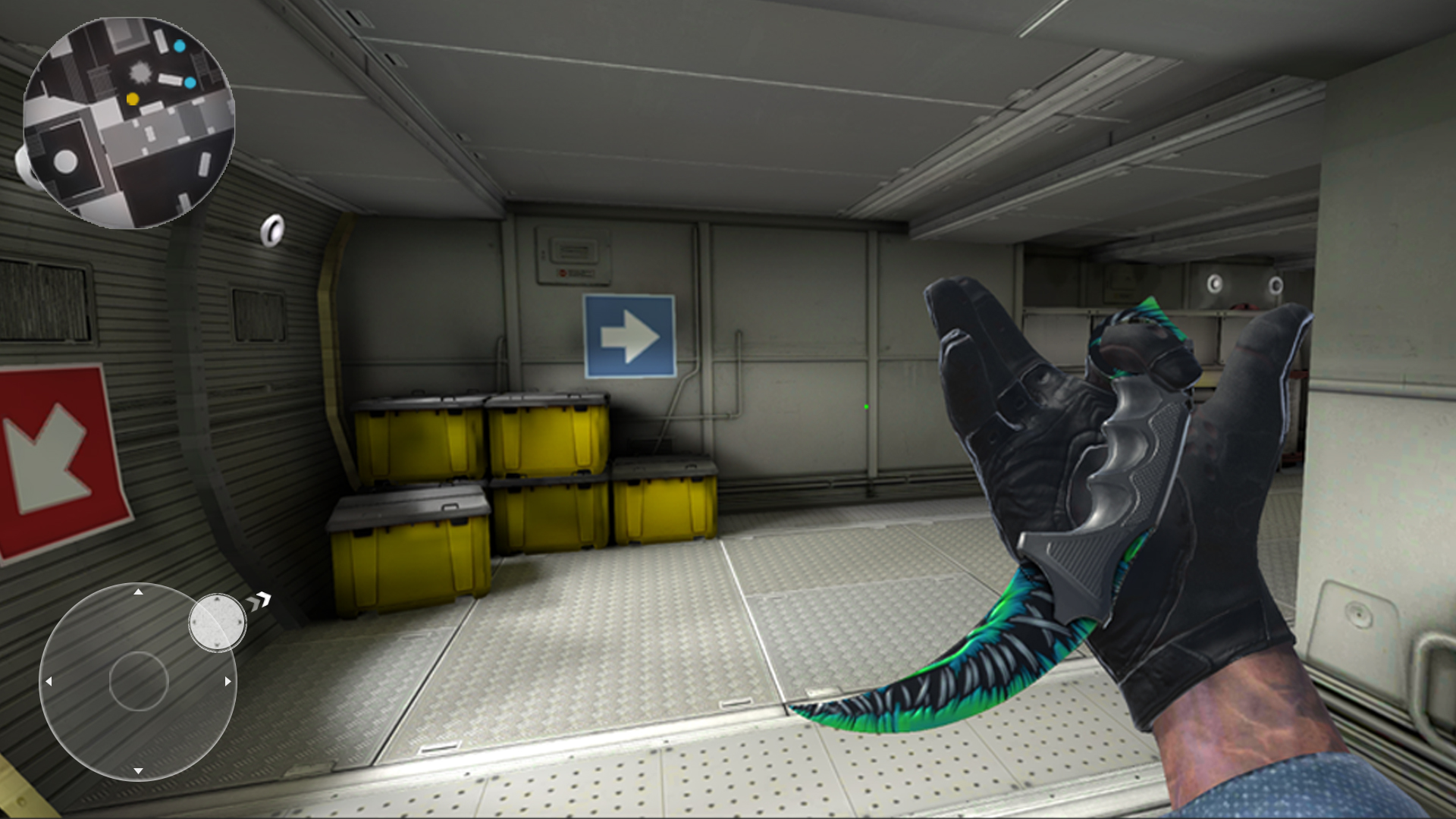Tap the joystick's up arrow
The width and height of the screenshot is (1456, 819).
(x=138, y=591)
